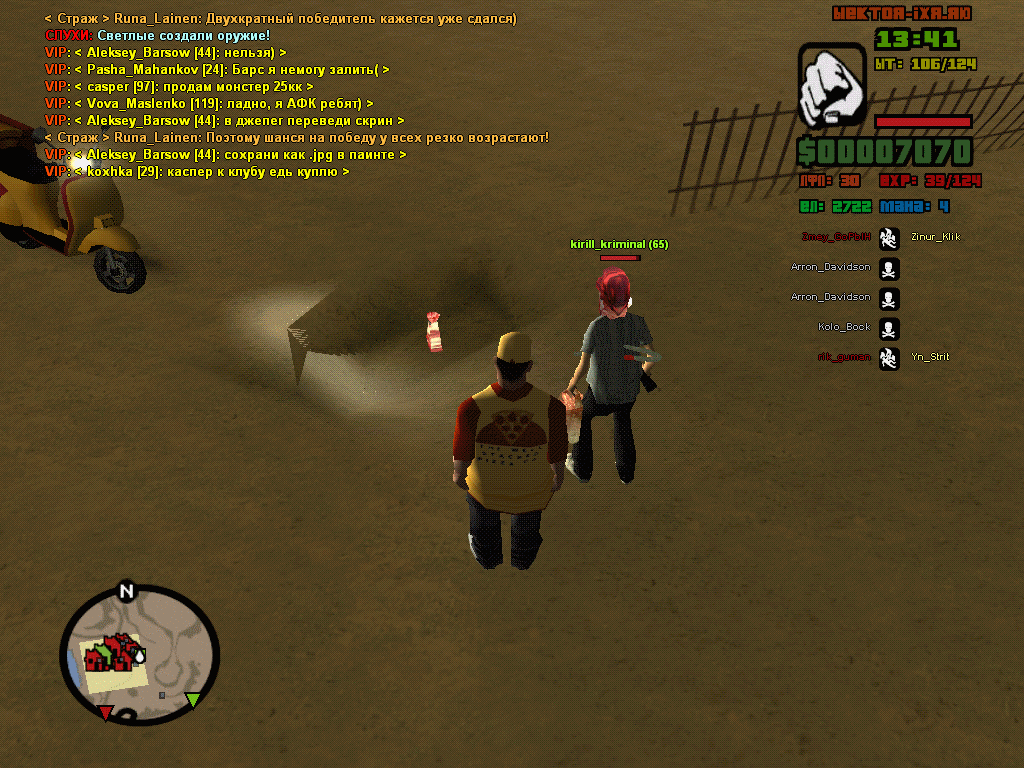Click the kirill_kriminal player nametag

point(619,244)
